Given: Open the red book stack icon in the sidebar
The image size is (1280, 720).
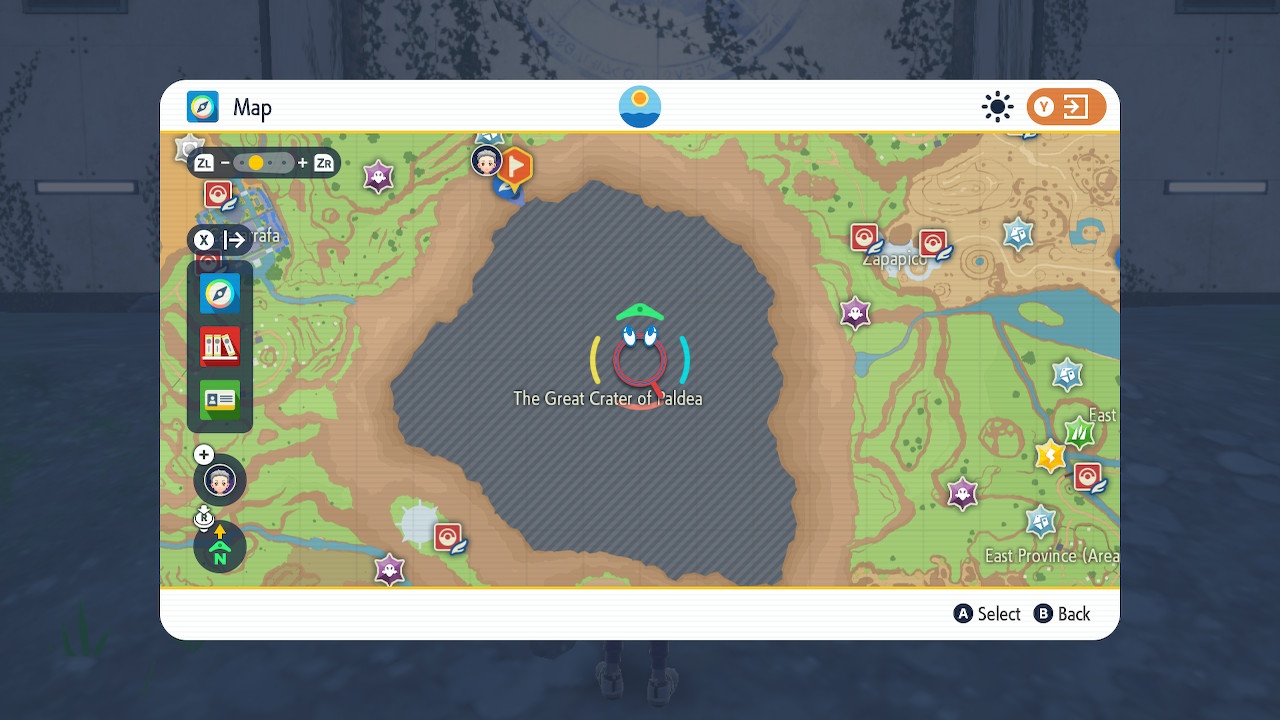Looking at the screenshot, I should point(220,347).
